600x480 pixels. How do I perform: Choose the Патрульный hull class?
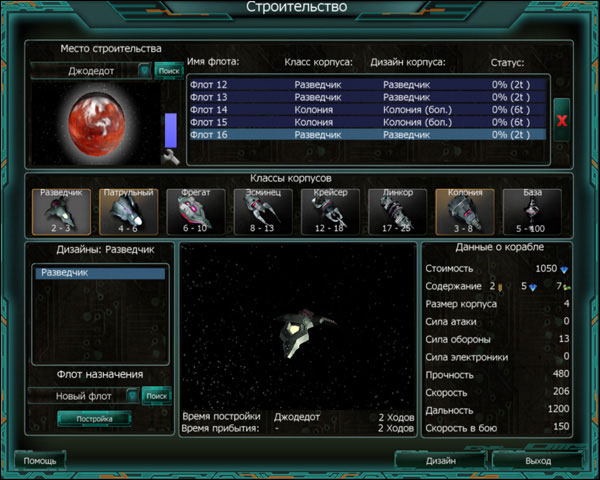(127, 212)
